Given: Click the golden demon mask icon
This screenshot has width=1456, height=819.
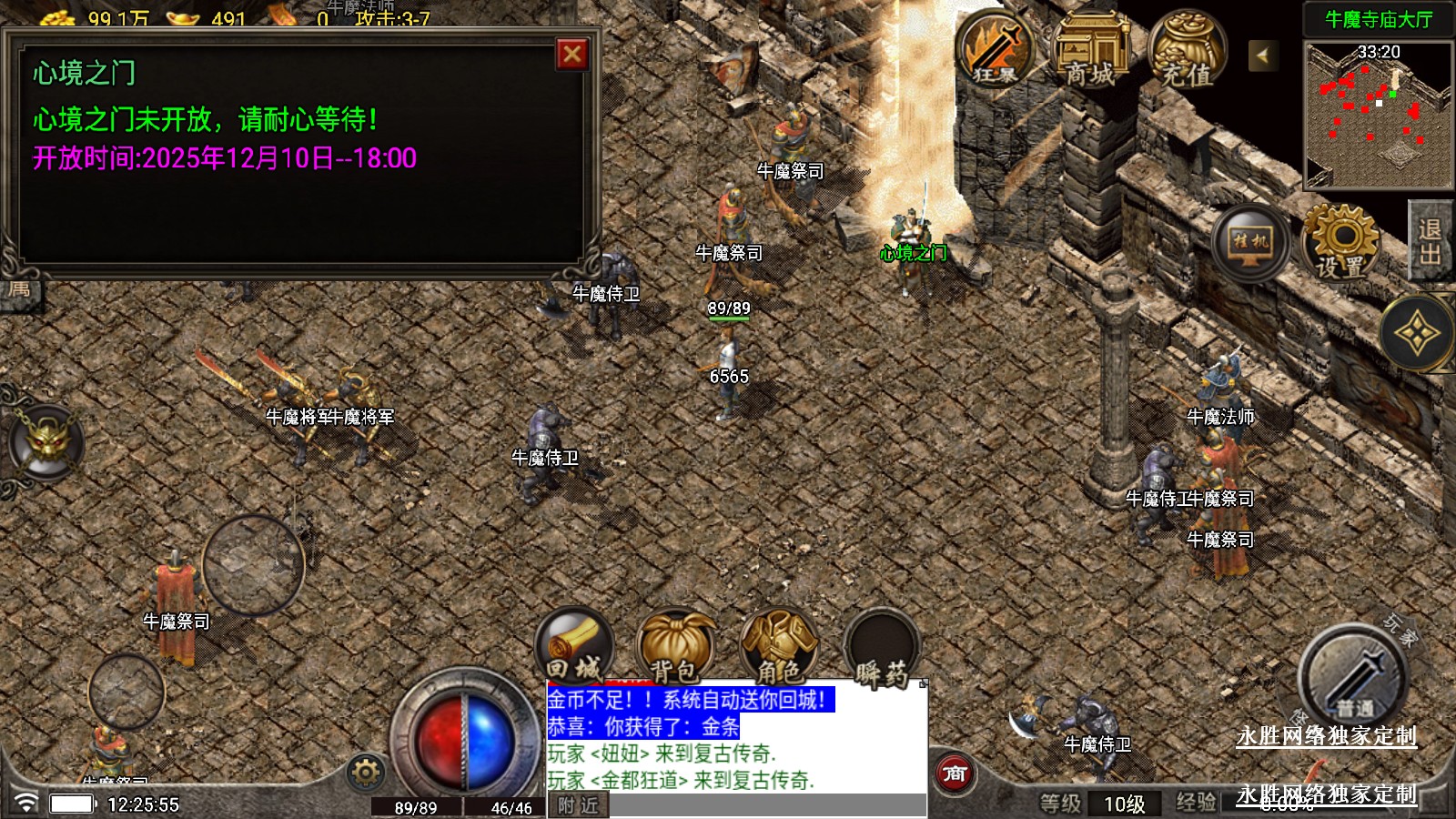Looking at the screenshot, I should click(x=47, y=443).
